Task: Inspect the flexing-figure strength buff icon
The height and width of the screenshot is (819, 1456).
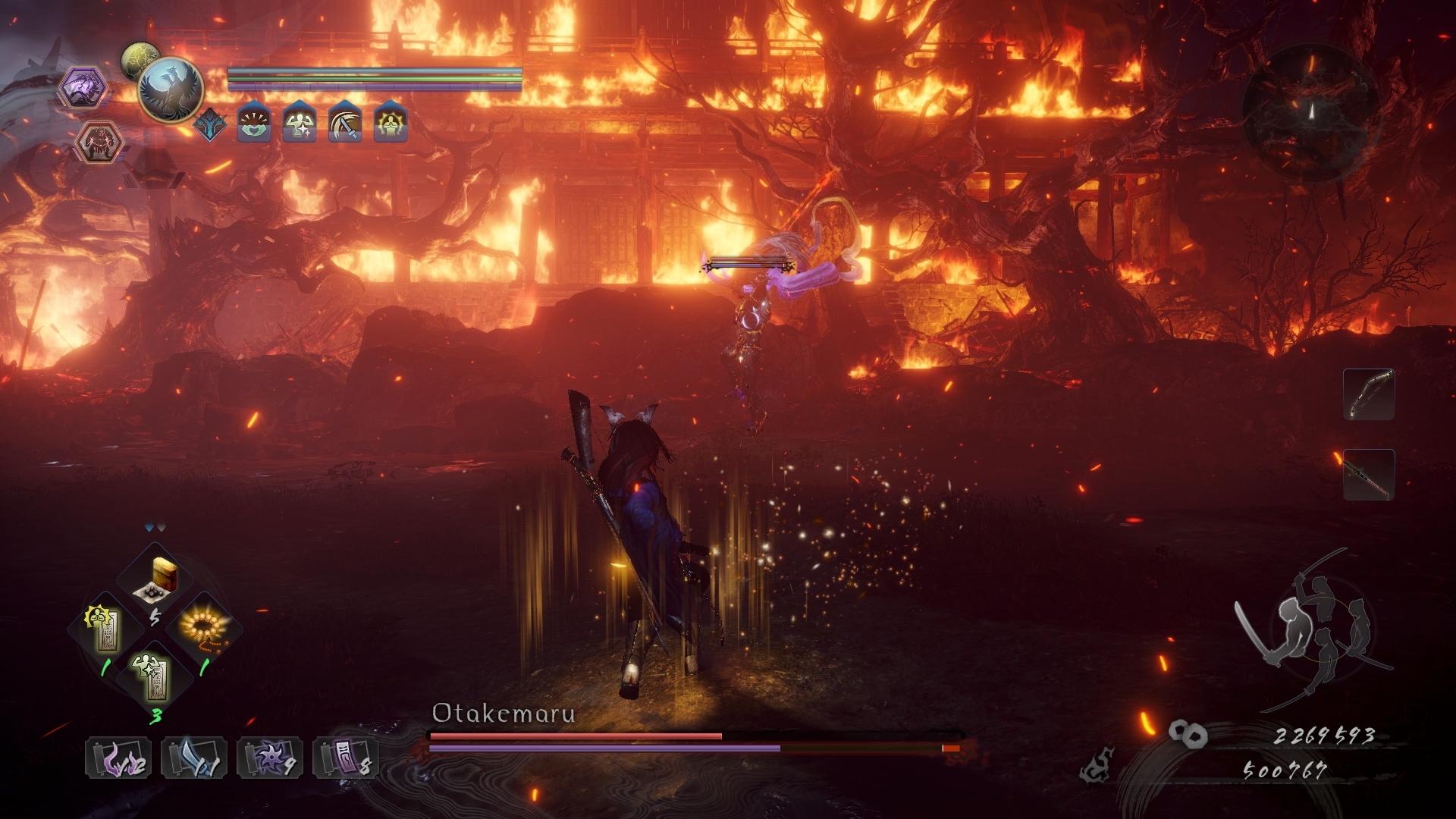Action: pos(300,124)
